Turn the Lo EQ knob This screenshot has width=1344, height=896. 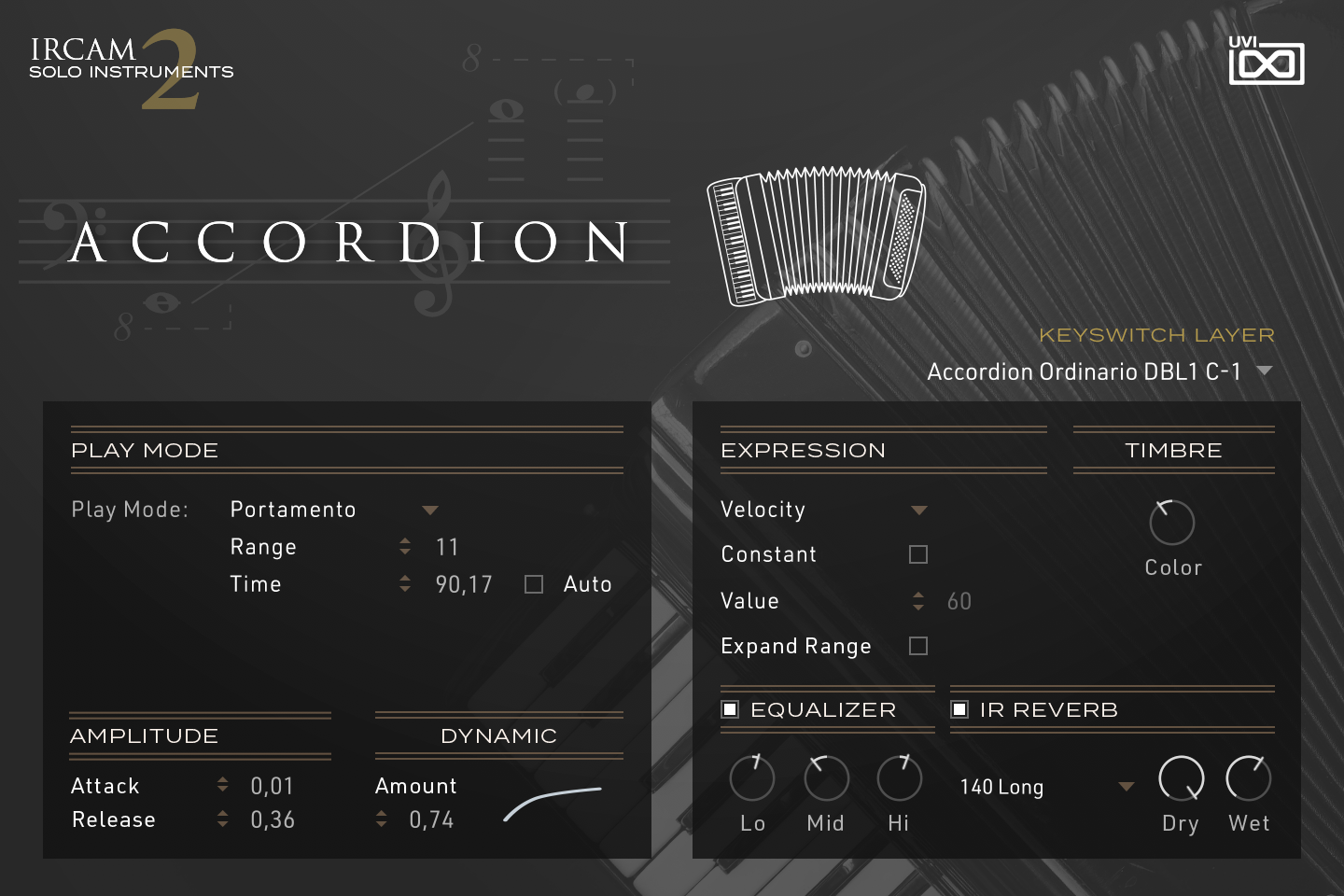tap(751, 777)
